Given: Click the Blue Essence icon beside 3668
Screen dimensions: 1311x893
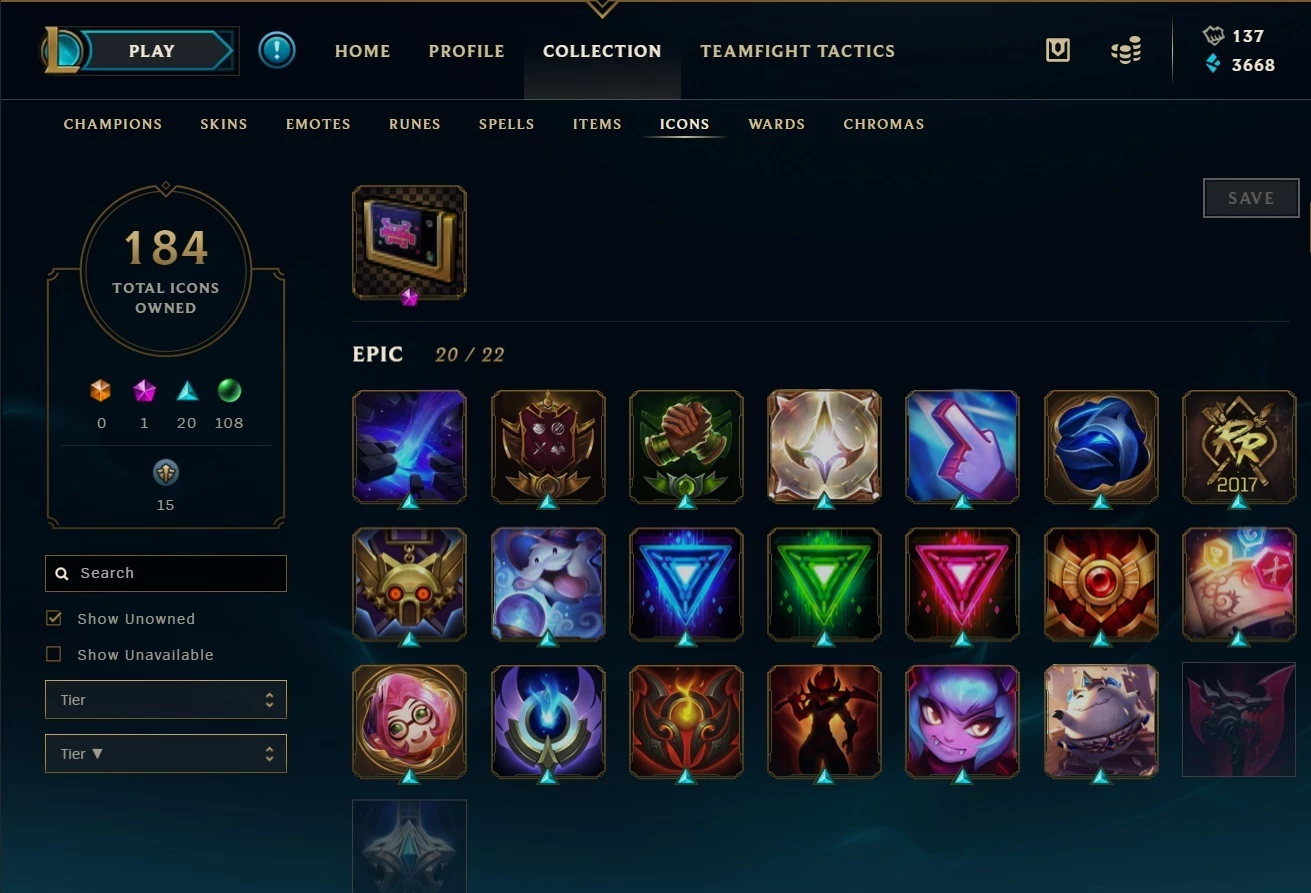Looking at the screenshot, I should 1212,65.
